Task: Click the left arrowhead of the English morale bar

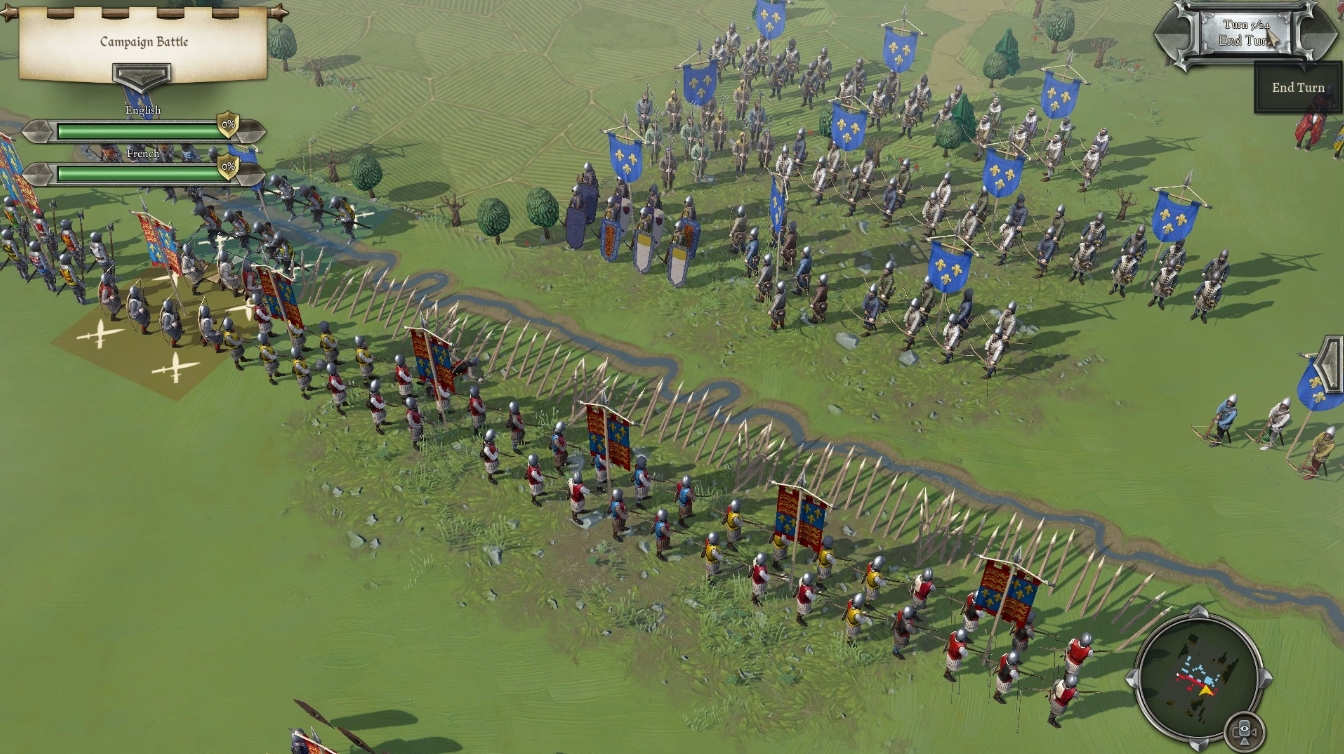Action: (39, 132)
